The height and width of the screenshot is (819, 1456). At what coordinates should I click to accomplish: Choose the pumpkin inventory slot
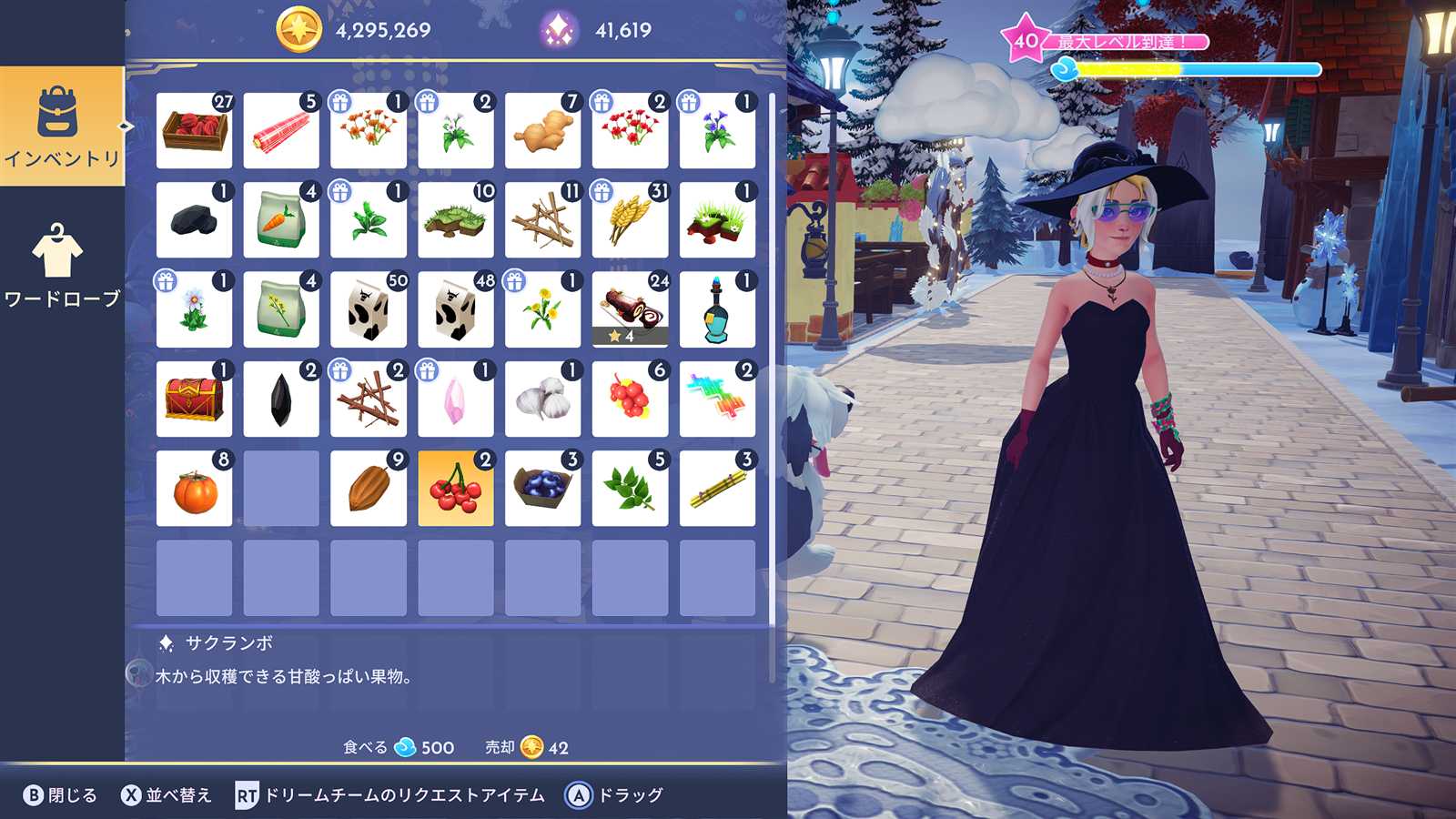click(194, 489)
